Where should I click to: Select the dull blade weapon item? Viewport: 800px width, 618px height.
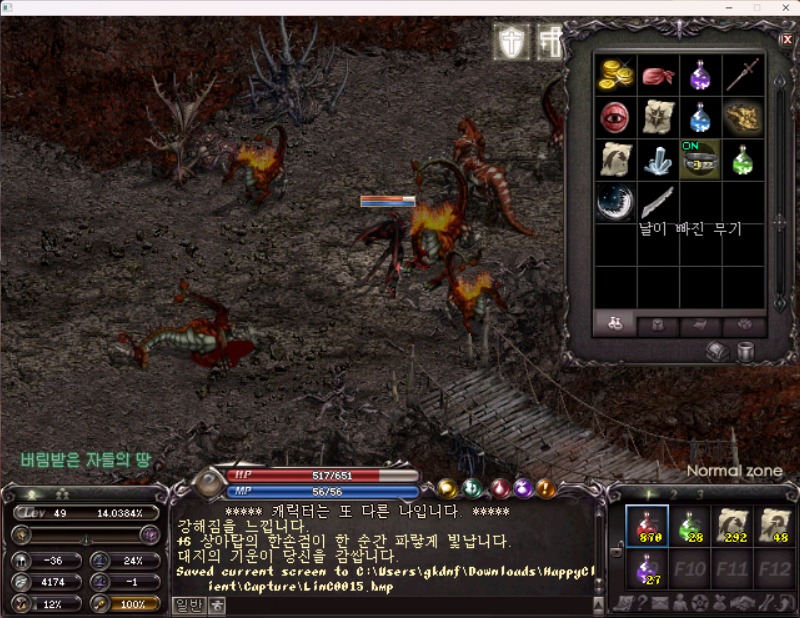coord(658,202)
